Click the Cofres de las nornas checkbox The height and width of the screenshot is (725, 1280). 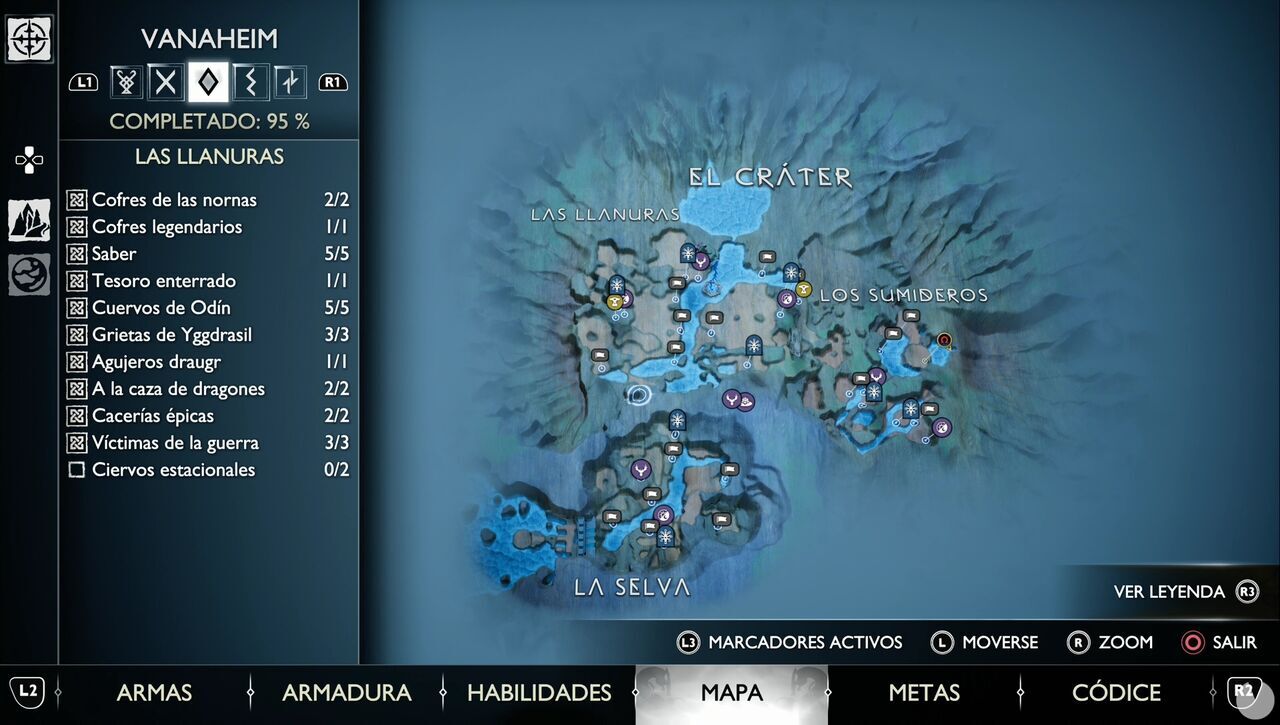[x=78, y=200]
